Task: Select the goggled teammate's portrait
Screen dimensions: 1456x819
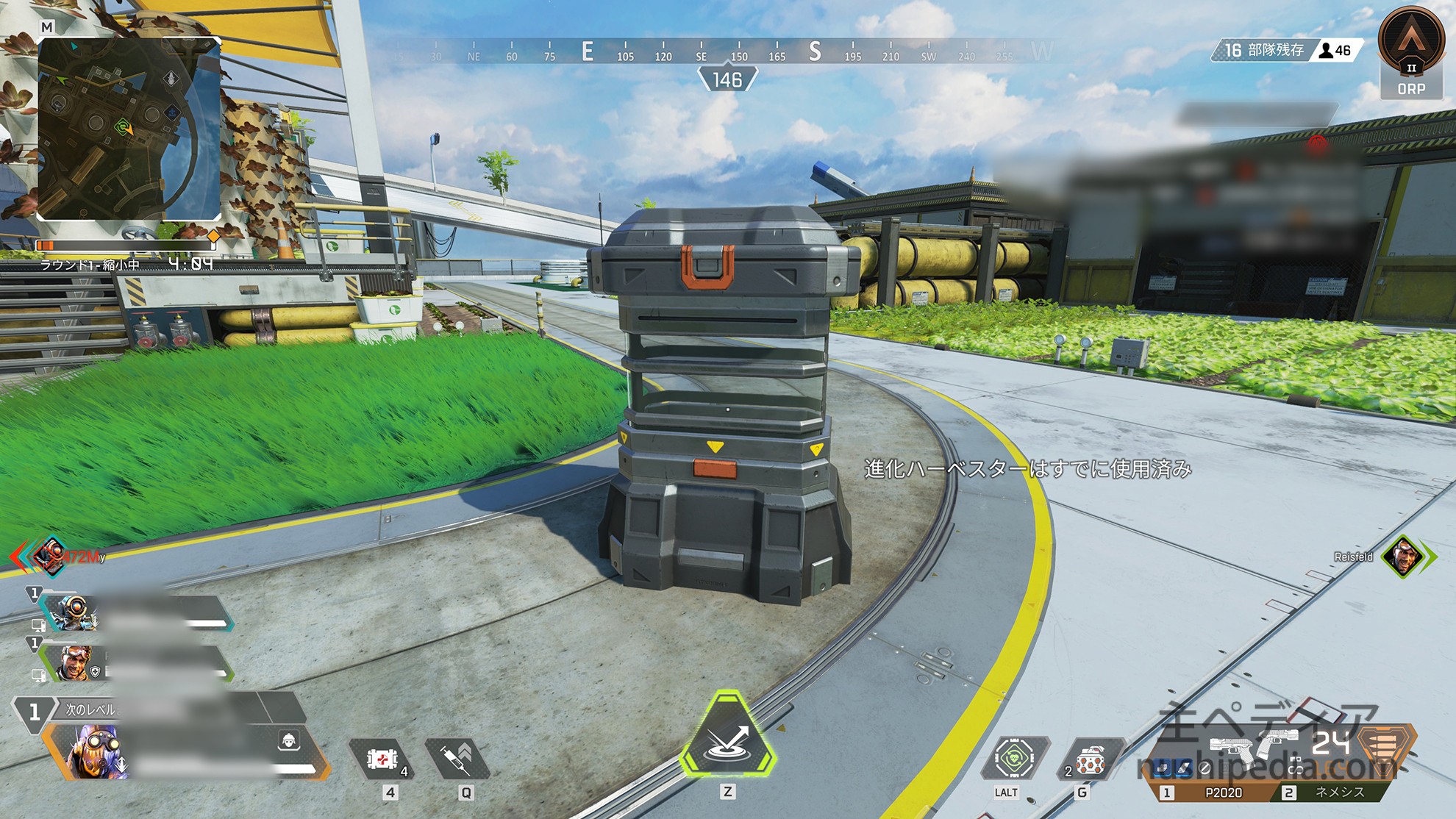Action: click(76, 612)
